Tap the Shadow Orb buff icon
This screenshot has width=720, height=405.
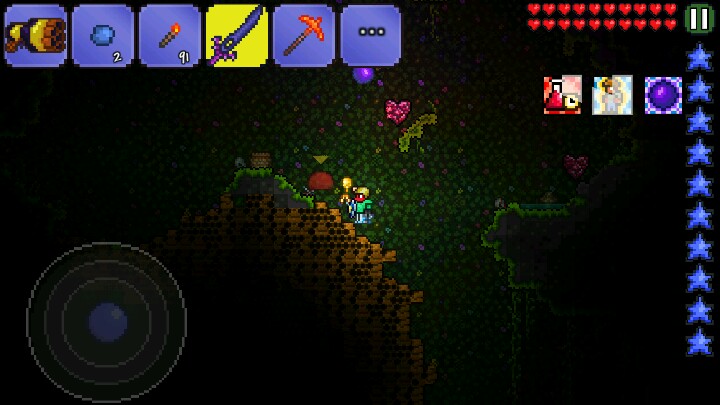pyautogui.click(x=663, y=95)
